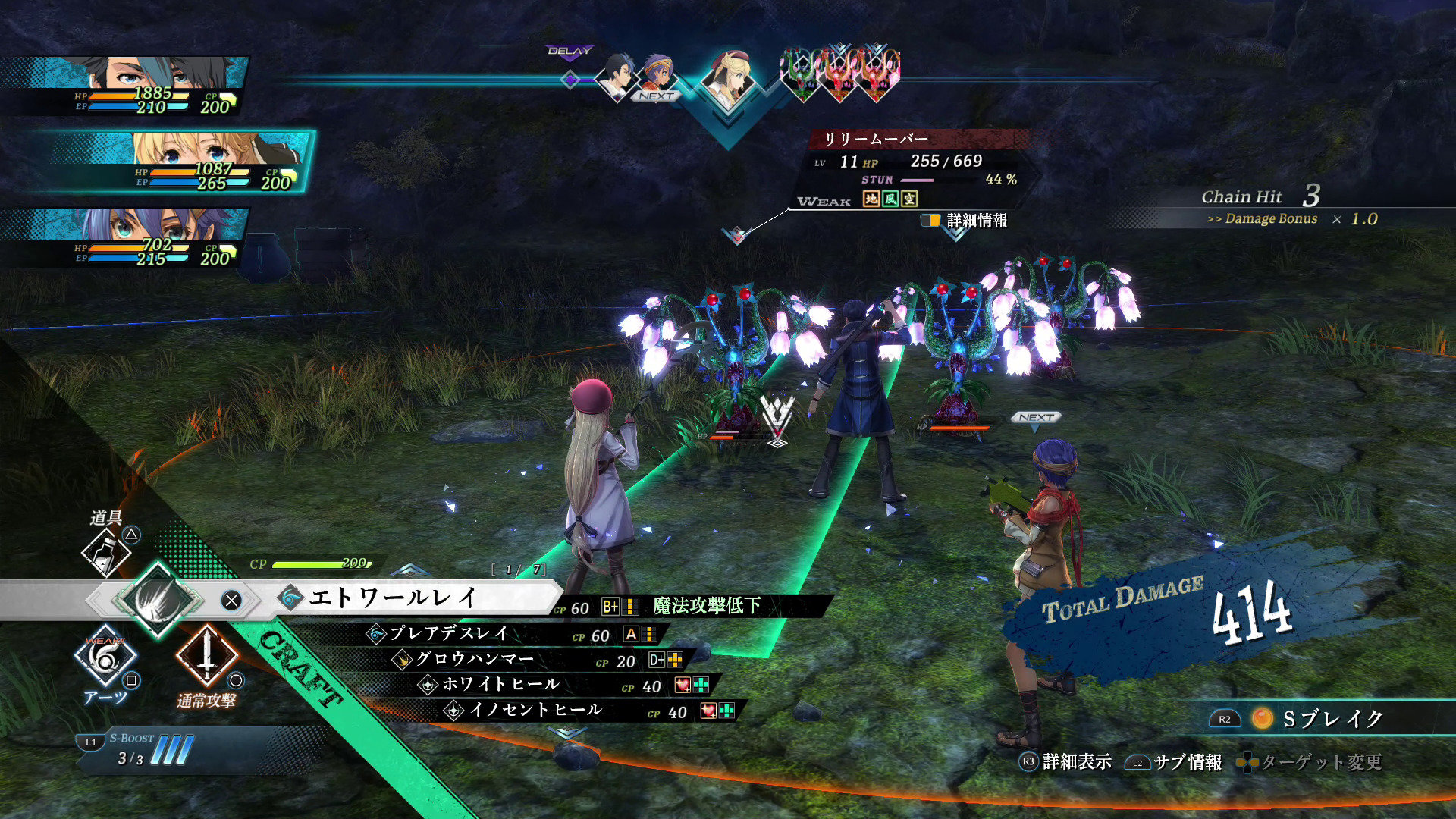The height and width of the screenshot is (819, 1456).
Task: Activate the Craft command diamond icon
Action: click(x=158, y=600)
